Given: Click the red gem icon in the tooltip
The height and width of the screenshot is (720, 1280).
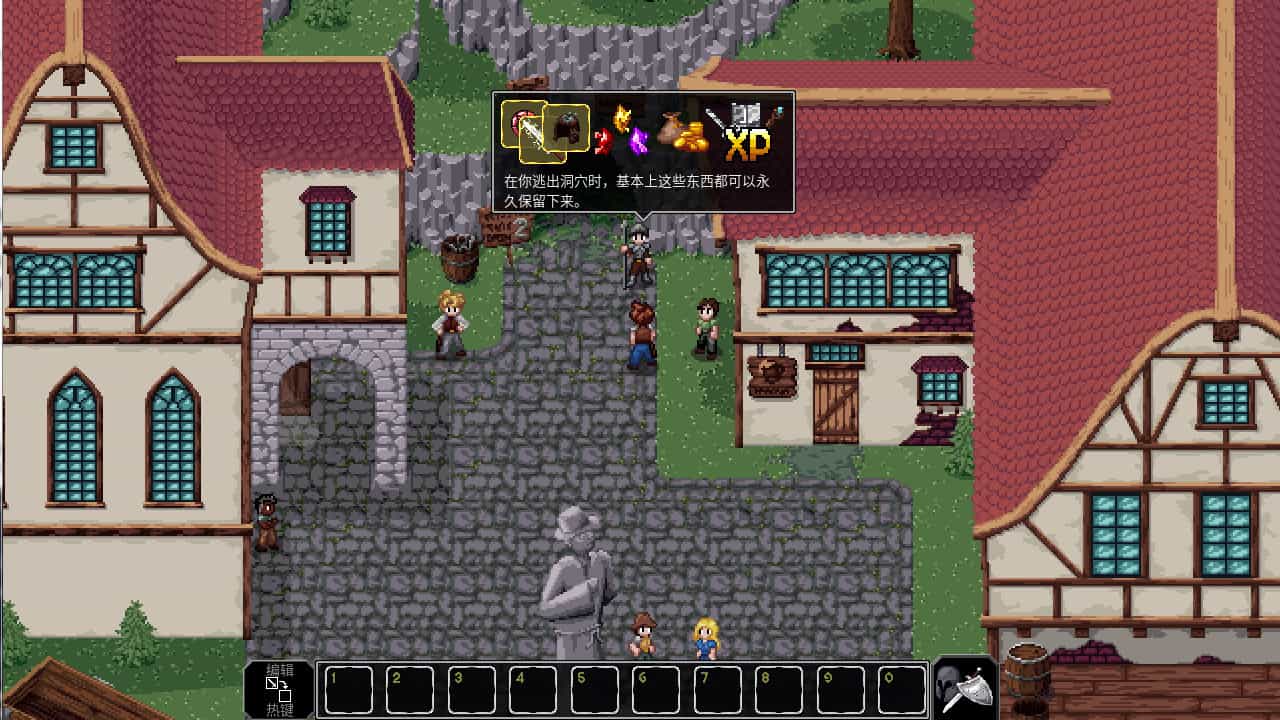Looking at the screenshot, I should [603, 140].
